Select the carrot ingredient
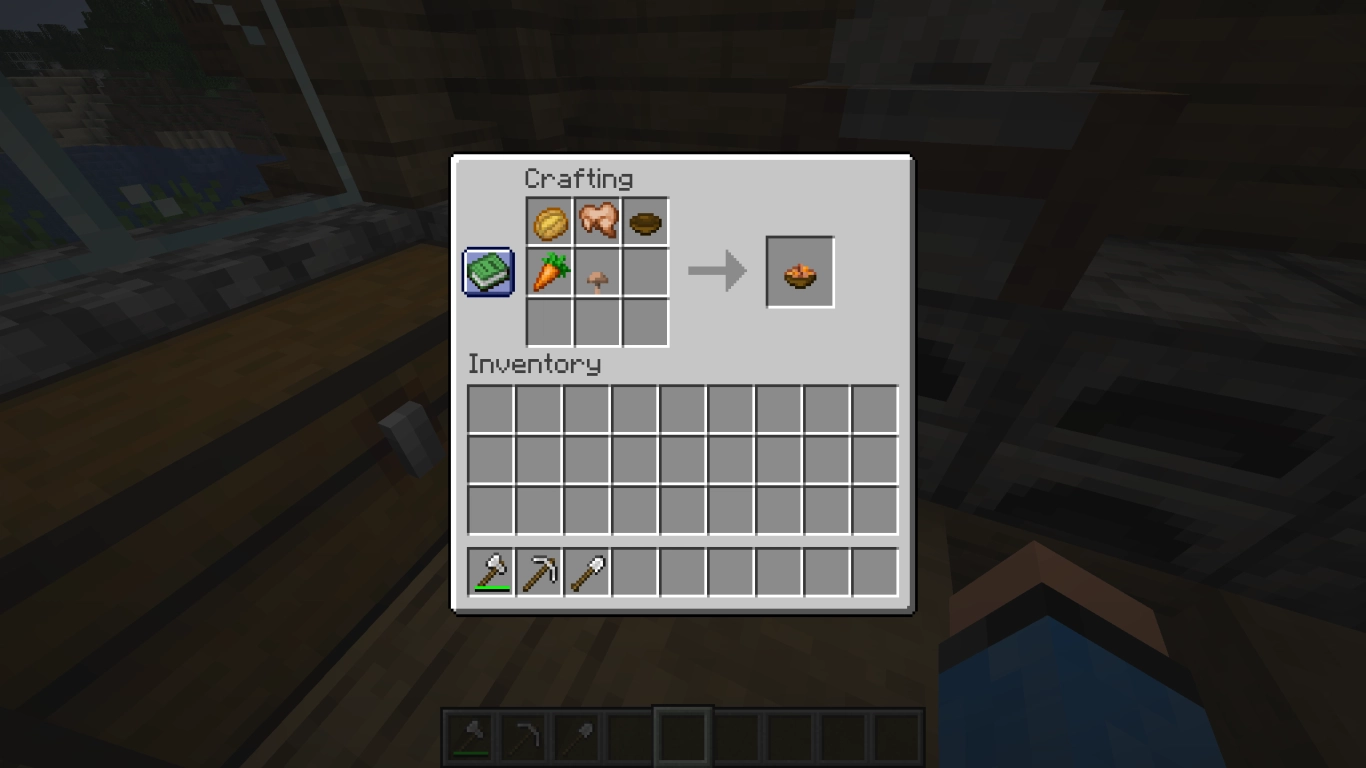 549,270
